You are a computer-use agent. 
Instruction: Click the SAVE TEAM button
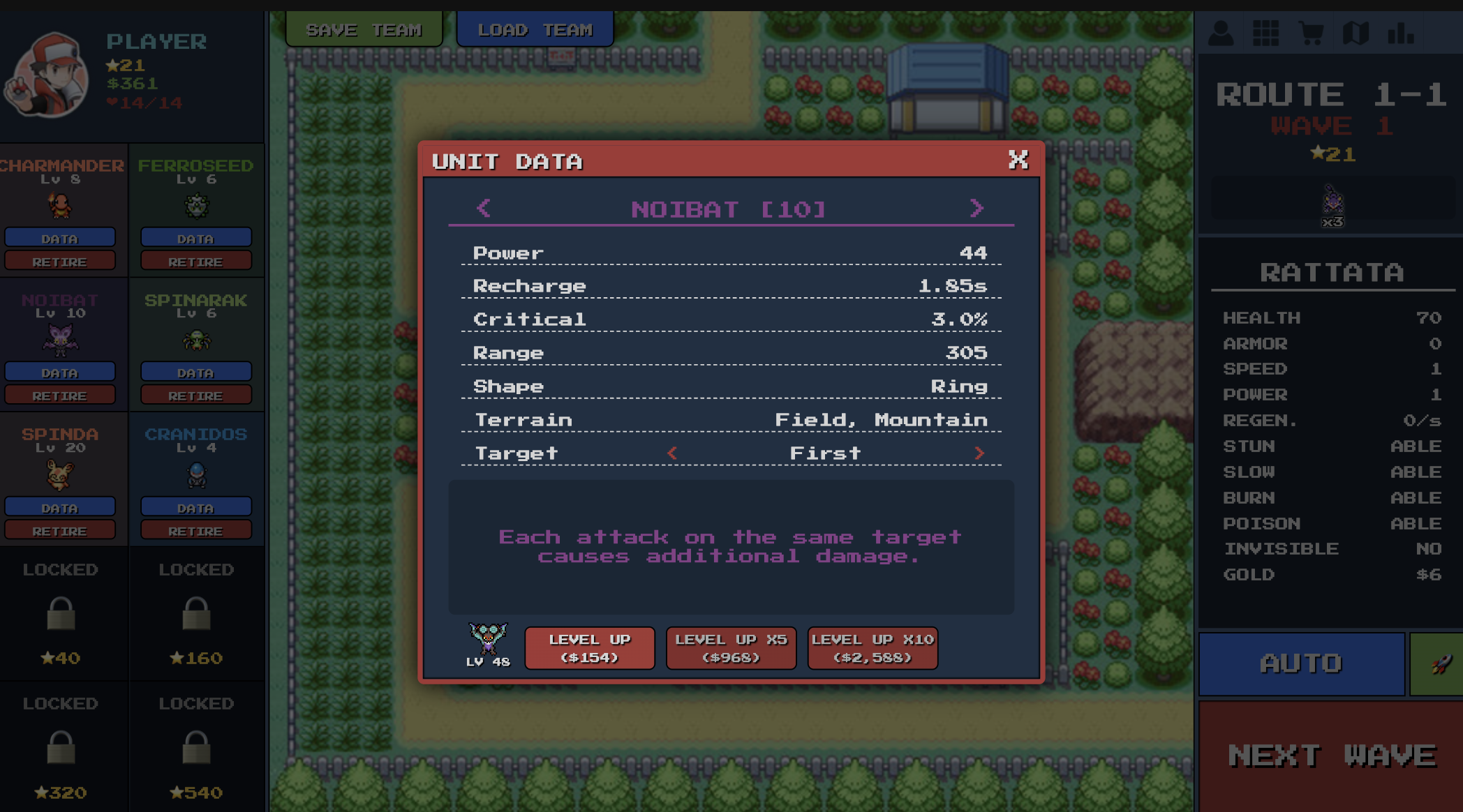pyautogui.click(x=364, y=29)
